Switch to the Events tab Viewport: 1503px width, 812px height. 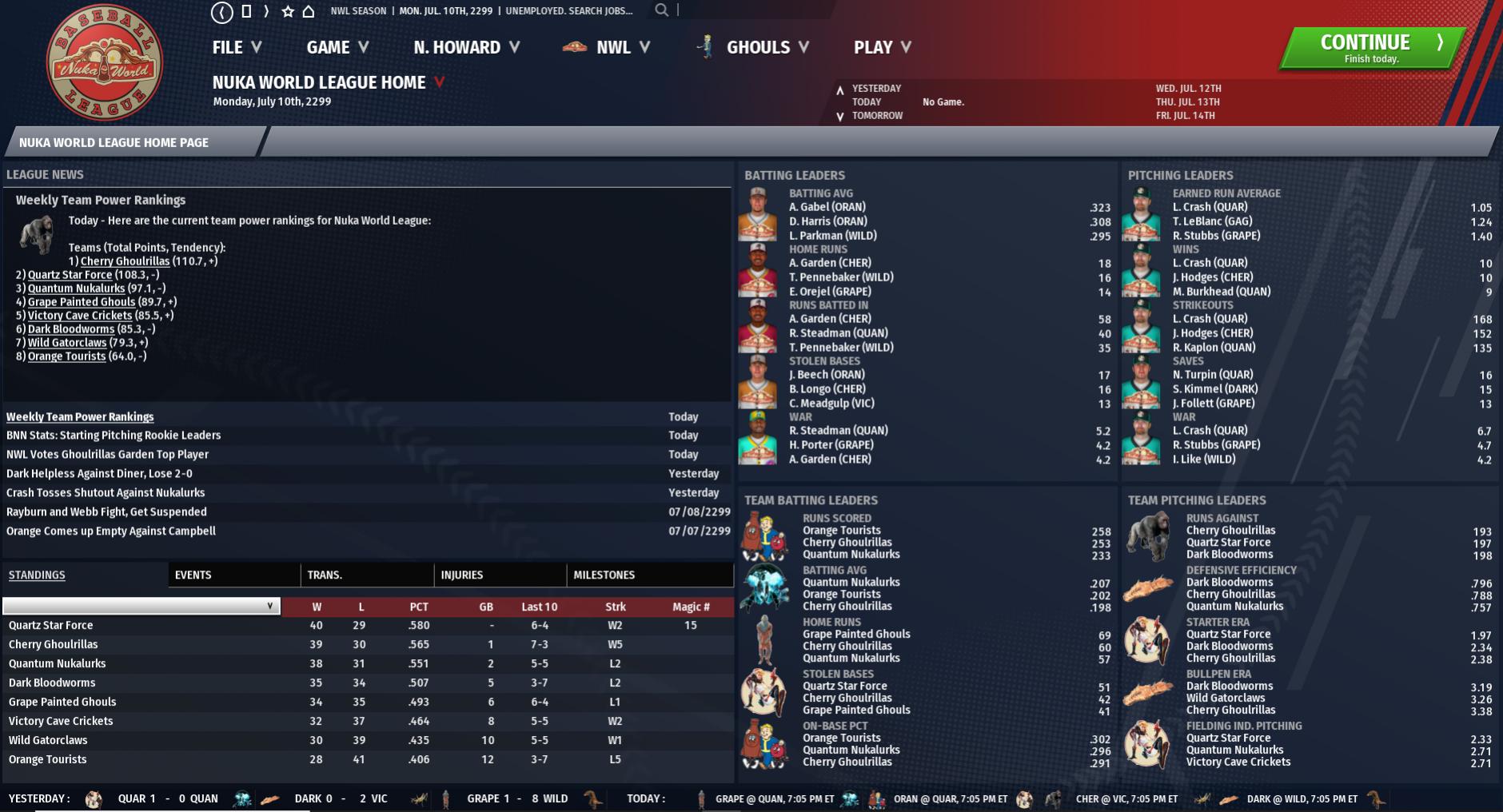coord(193,575)
